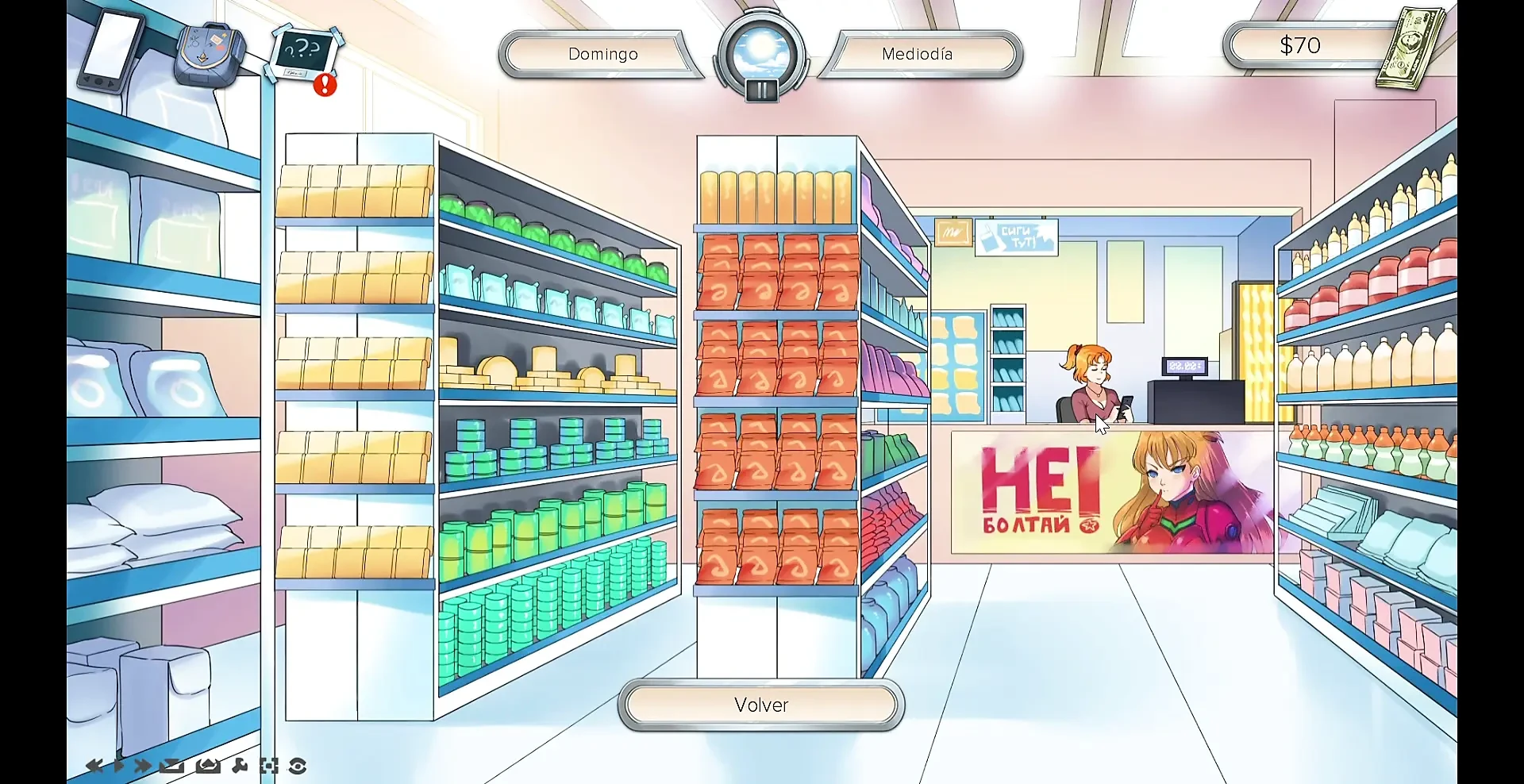This screenshot has height=784, width=1524.
Task: Click the Volver button
Action: coord(760,705)
